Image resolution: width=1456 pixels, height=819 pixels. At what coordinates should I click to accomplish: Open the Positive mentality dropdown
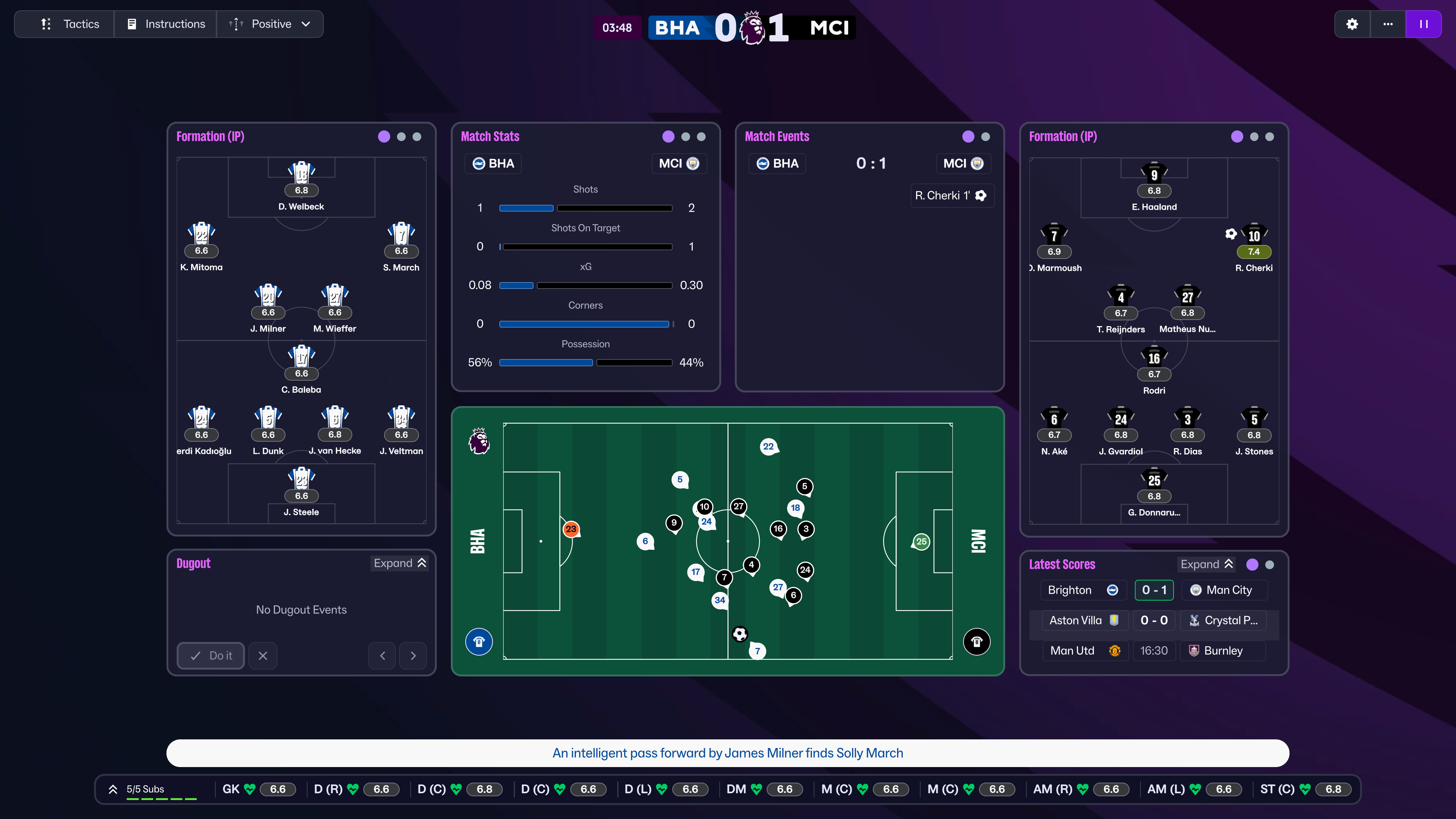270,24
